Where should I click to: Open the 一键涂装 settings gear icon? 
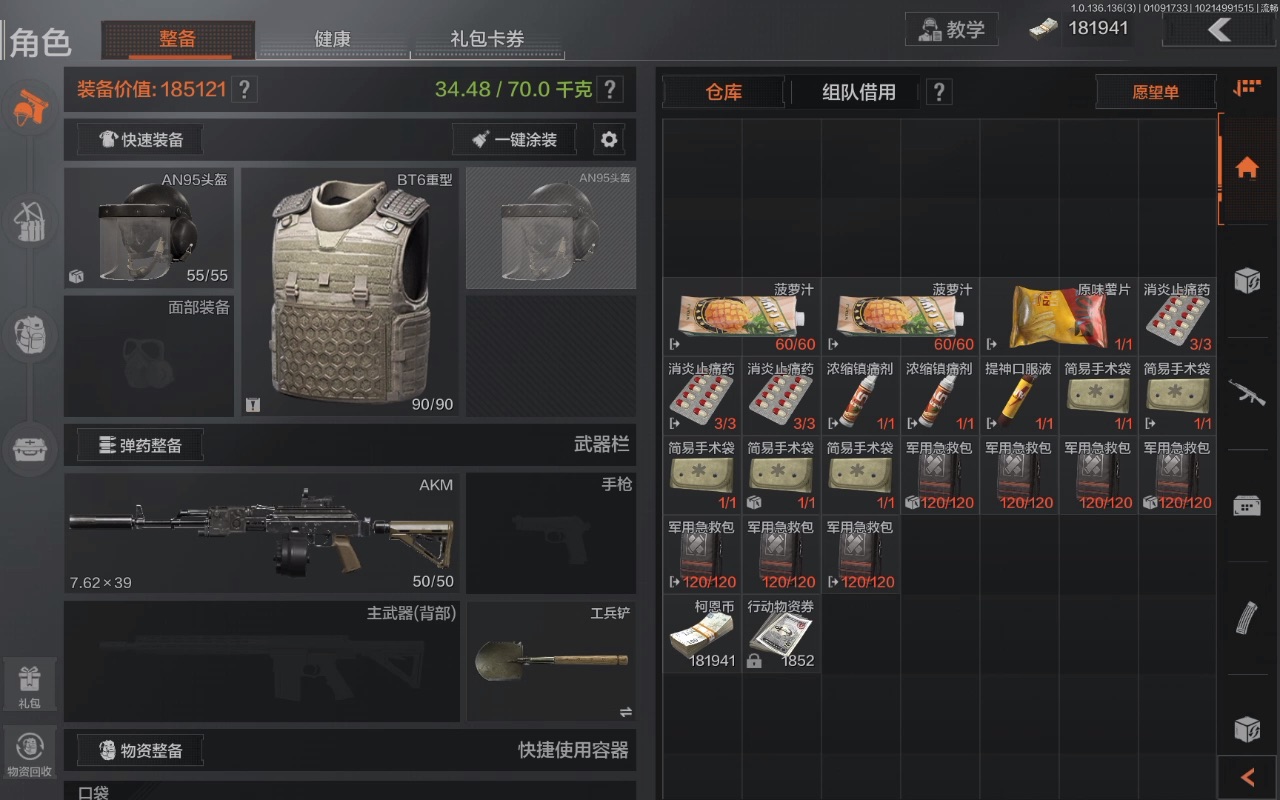click(x=609, y=139)
